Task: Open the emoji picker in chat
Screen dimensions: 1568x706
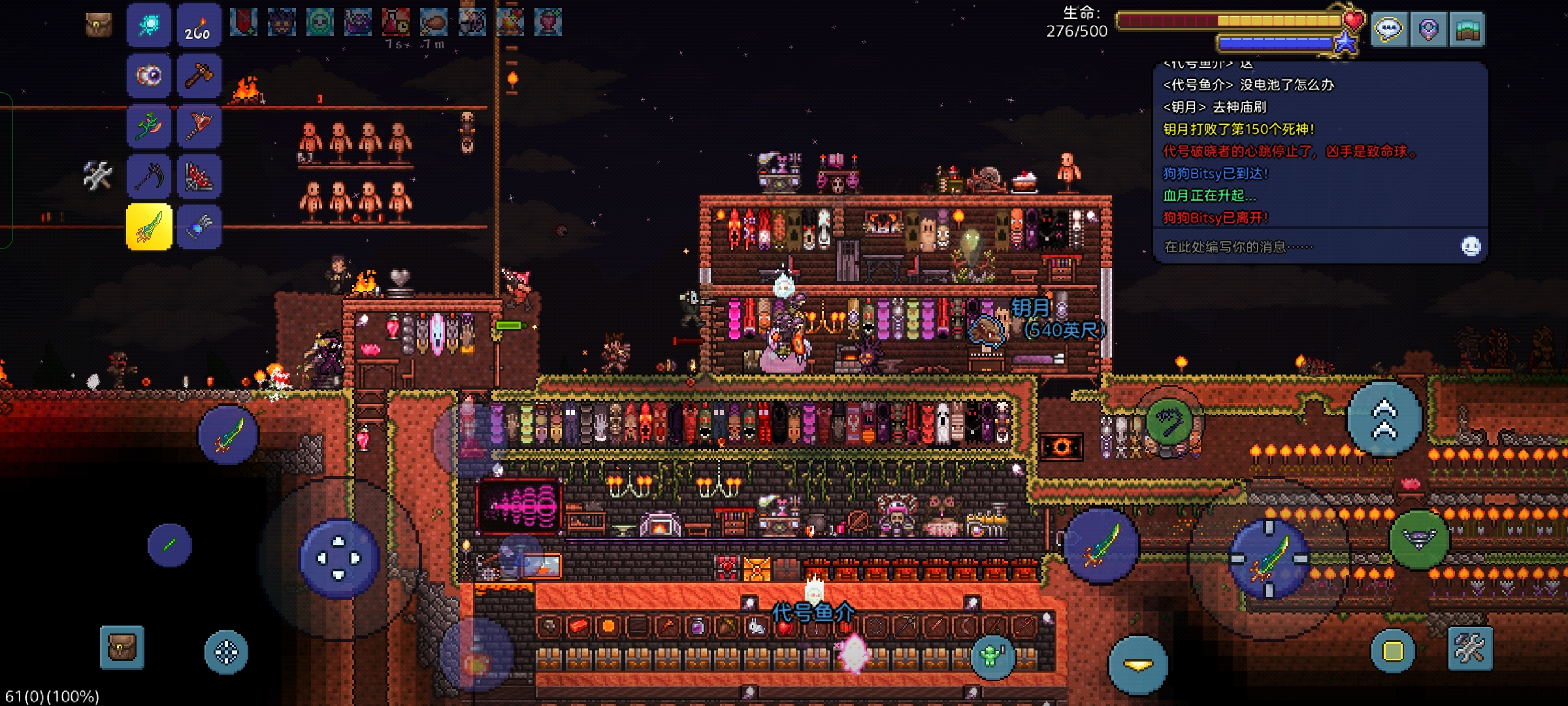Action: click(x=1471, y=246)
